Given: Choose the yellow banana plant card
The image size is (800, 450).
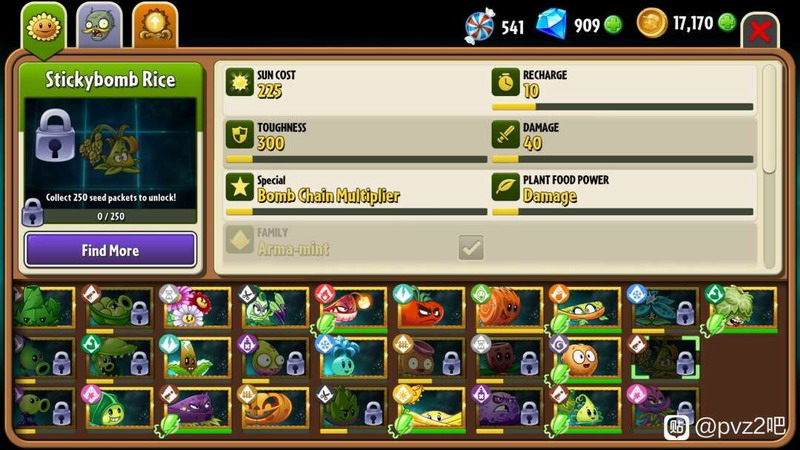Looking at the screenshot, I should (430, 409).
